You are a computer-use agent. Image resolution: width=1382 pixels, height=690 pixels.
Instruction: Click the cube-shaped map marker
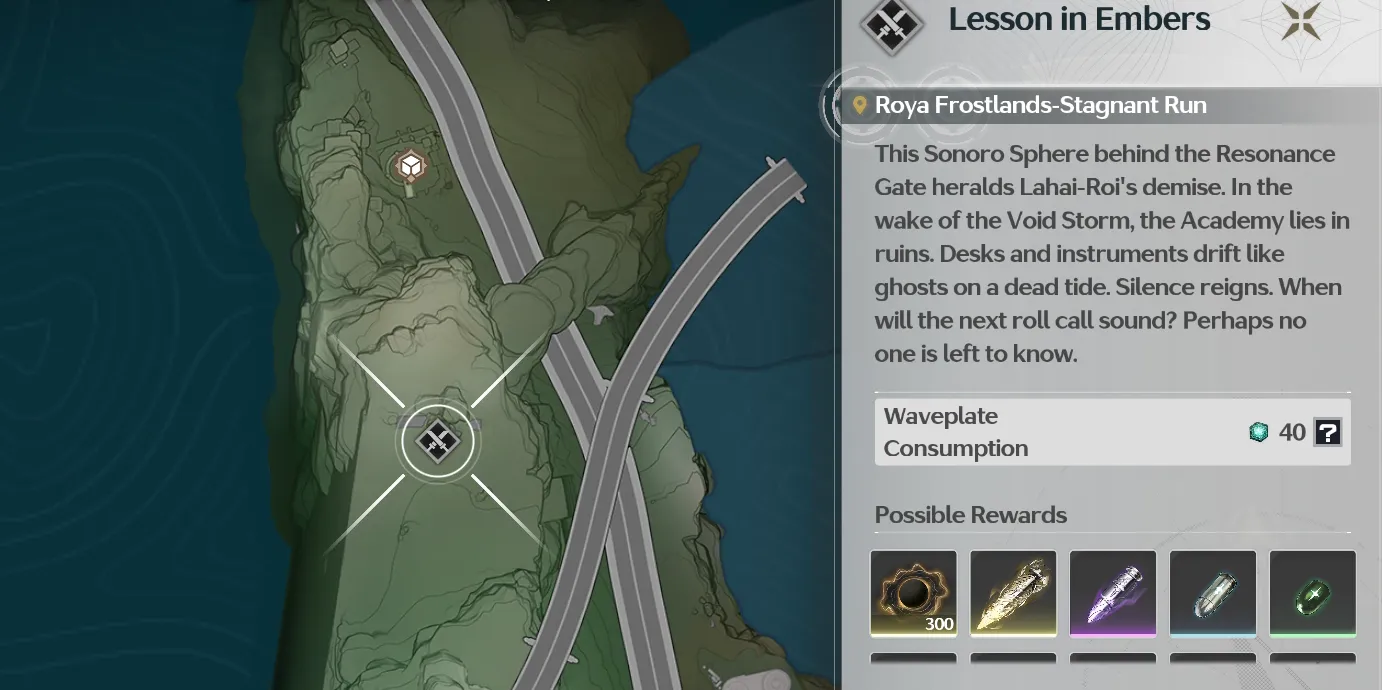click(x=410, y=166)
